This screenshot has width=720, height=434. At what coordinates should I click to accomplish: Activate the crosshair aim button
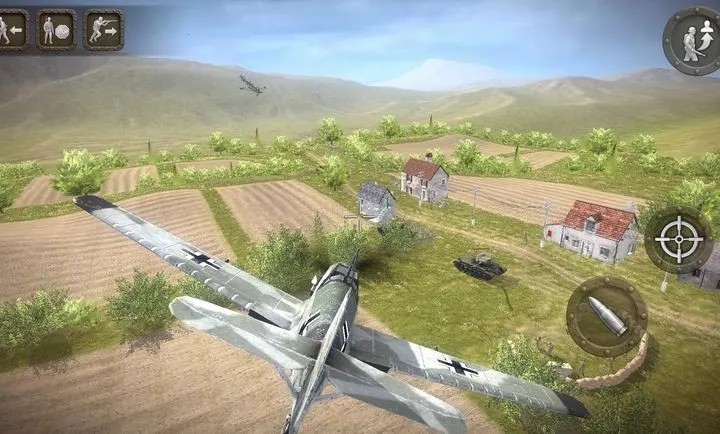point(678,240)
